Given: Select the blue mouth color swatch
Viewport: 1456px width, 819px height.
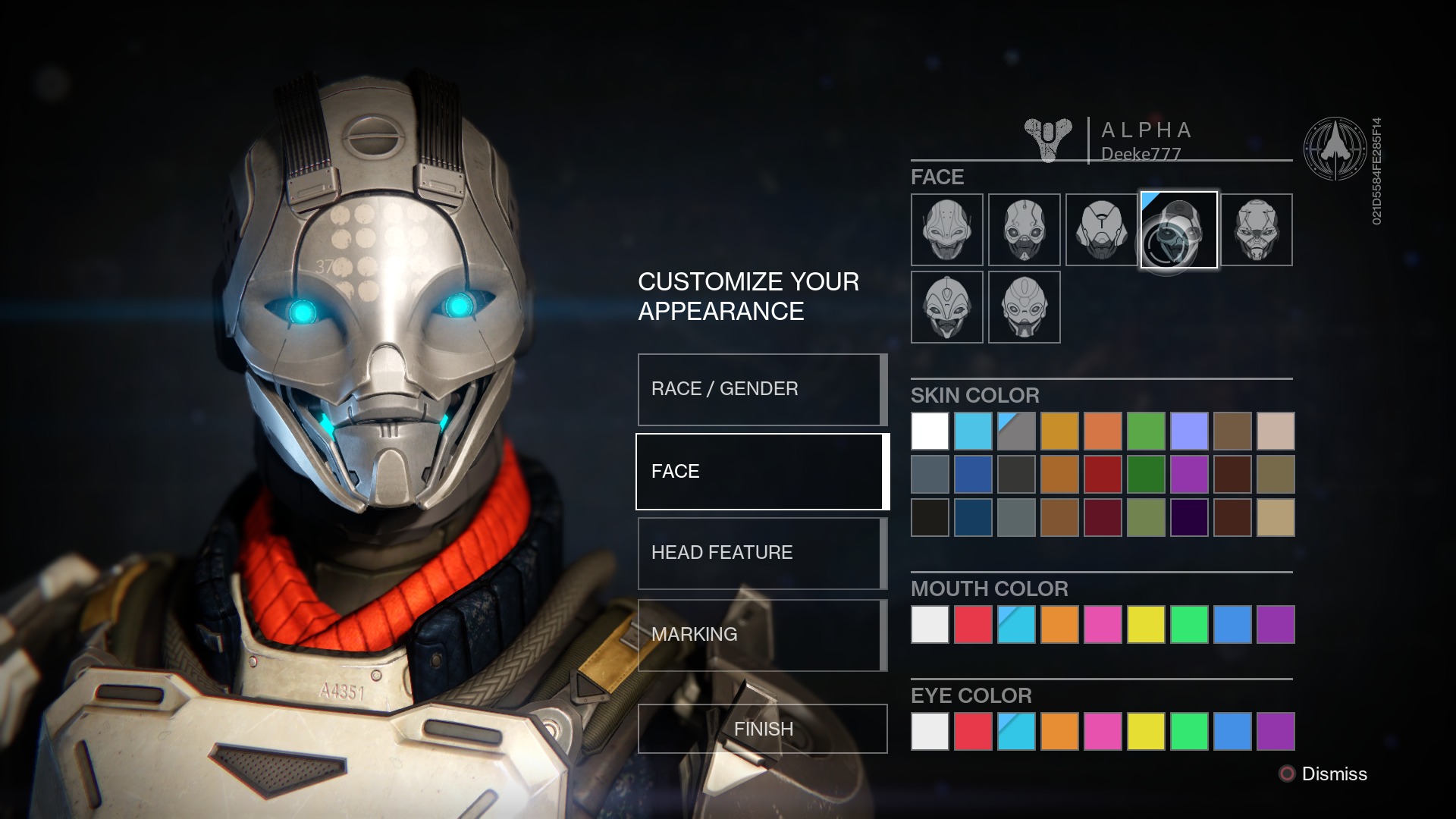Looking at the screenshot, I should point(1232,624).
